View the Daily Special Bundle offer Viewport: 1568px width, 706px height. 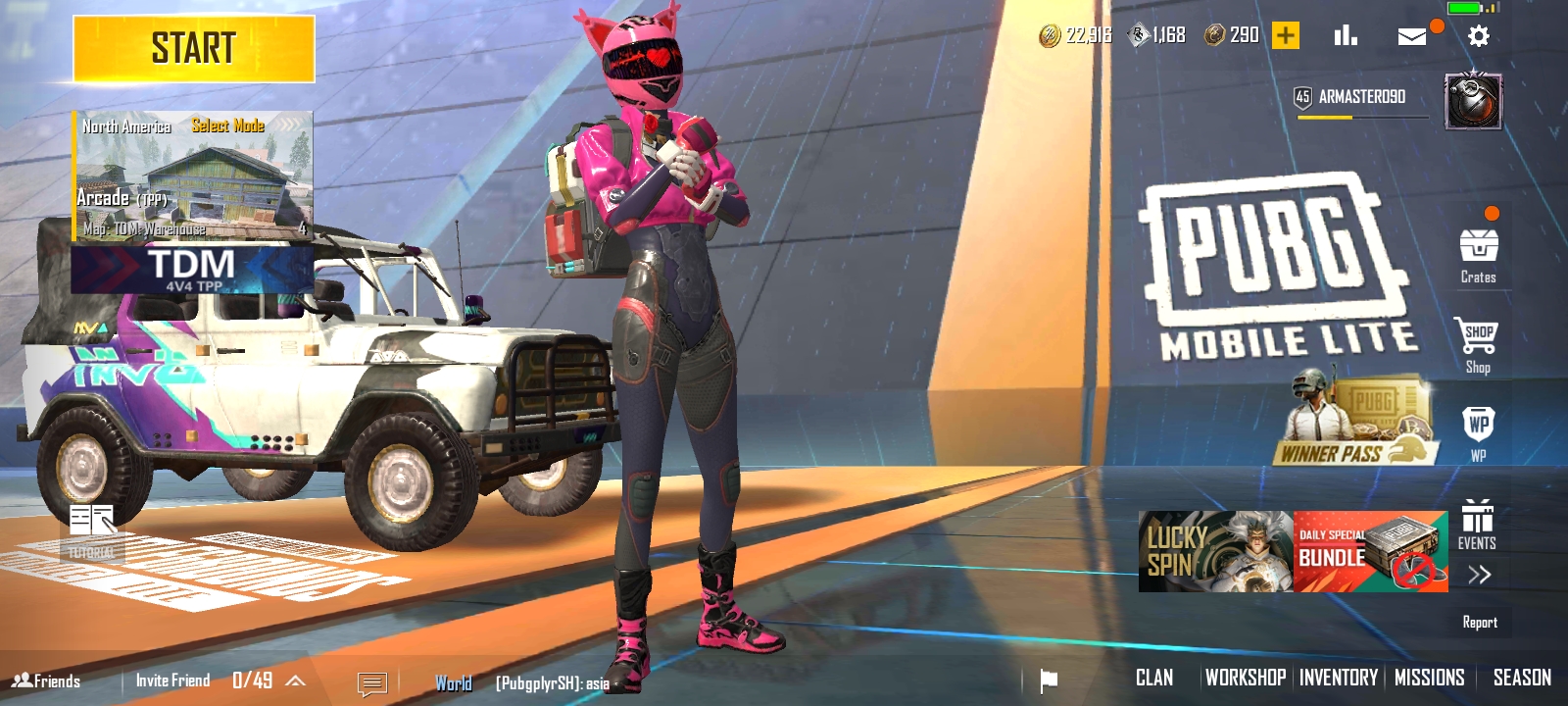tap(1370, 551)
